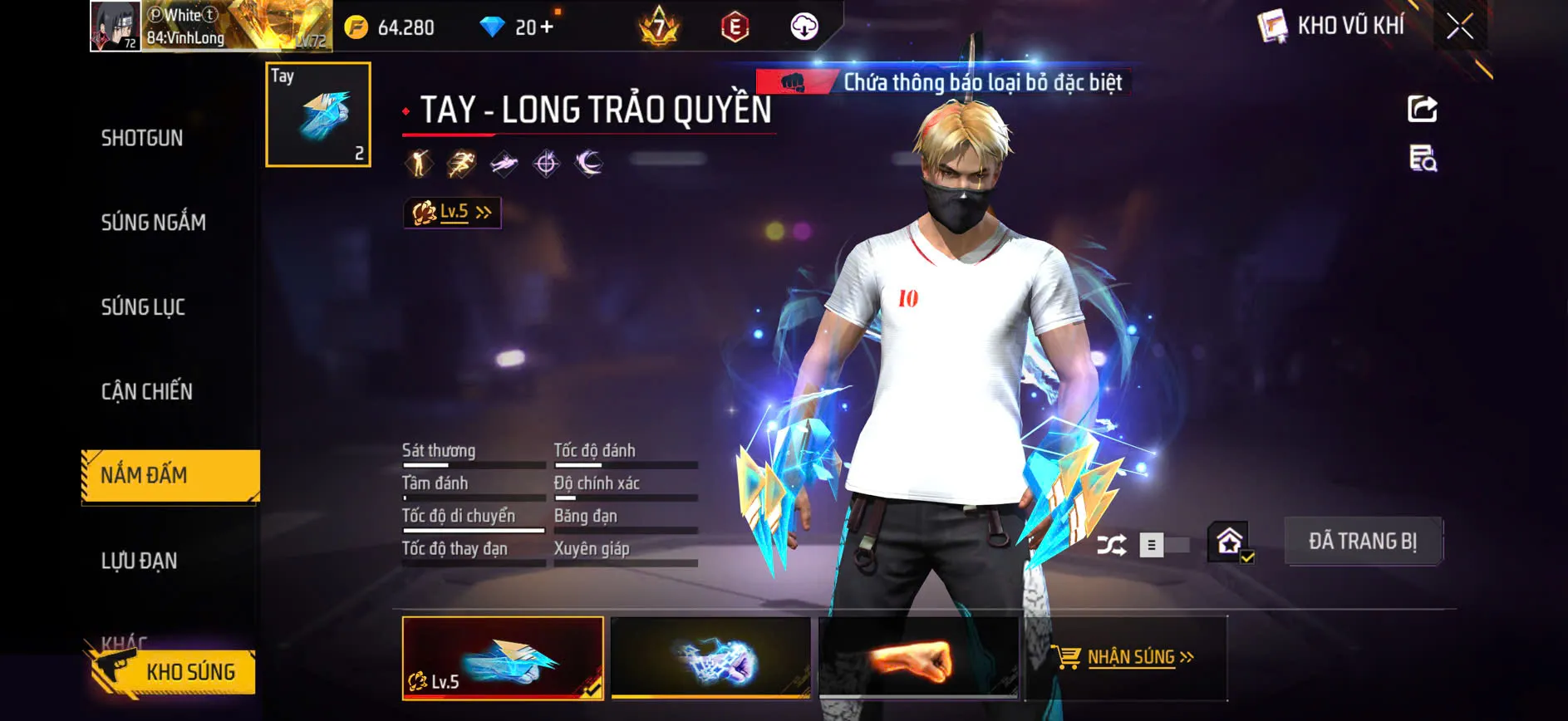Click the share weapon icon
The width and height of the screenshot is (1568, 721).
coord(1423,108)
